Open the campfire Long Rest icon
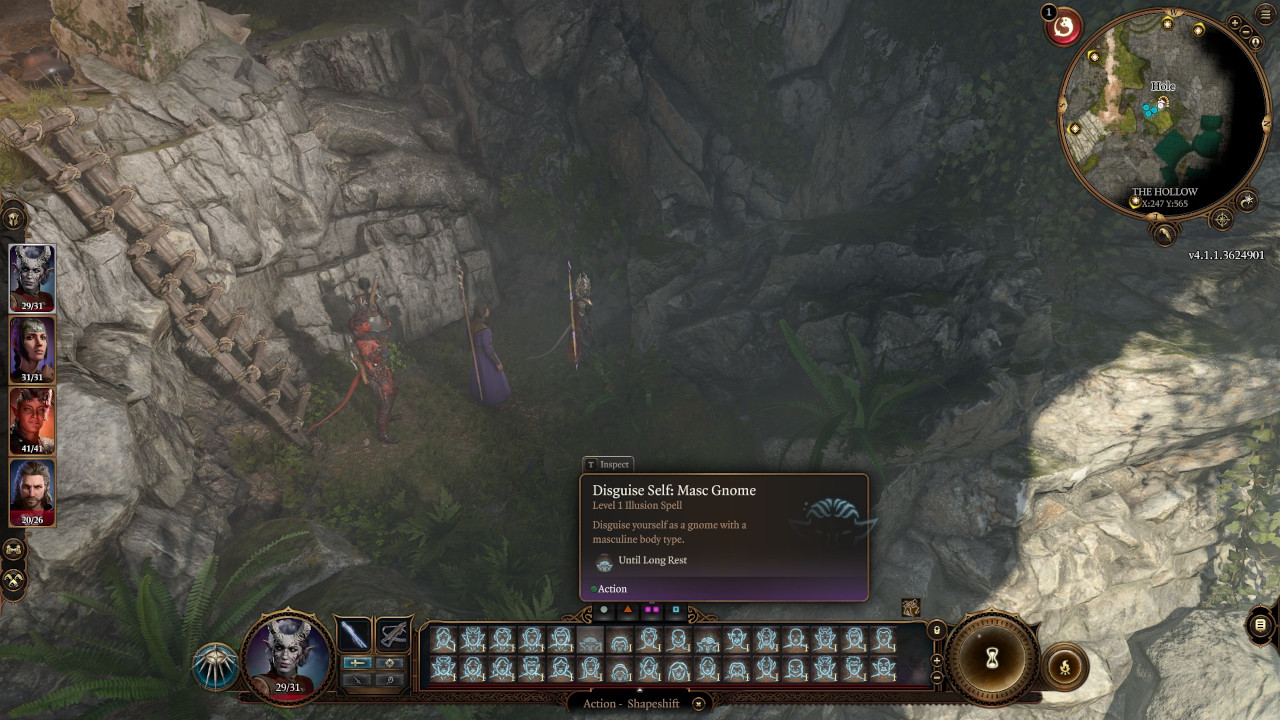 coord(1065,666)
